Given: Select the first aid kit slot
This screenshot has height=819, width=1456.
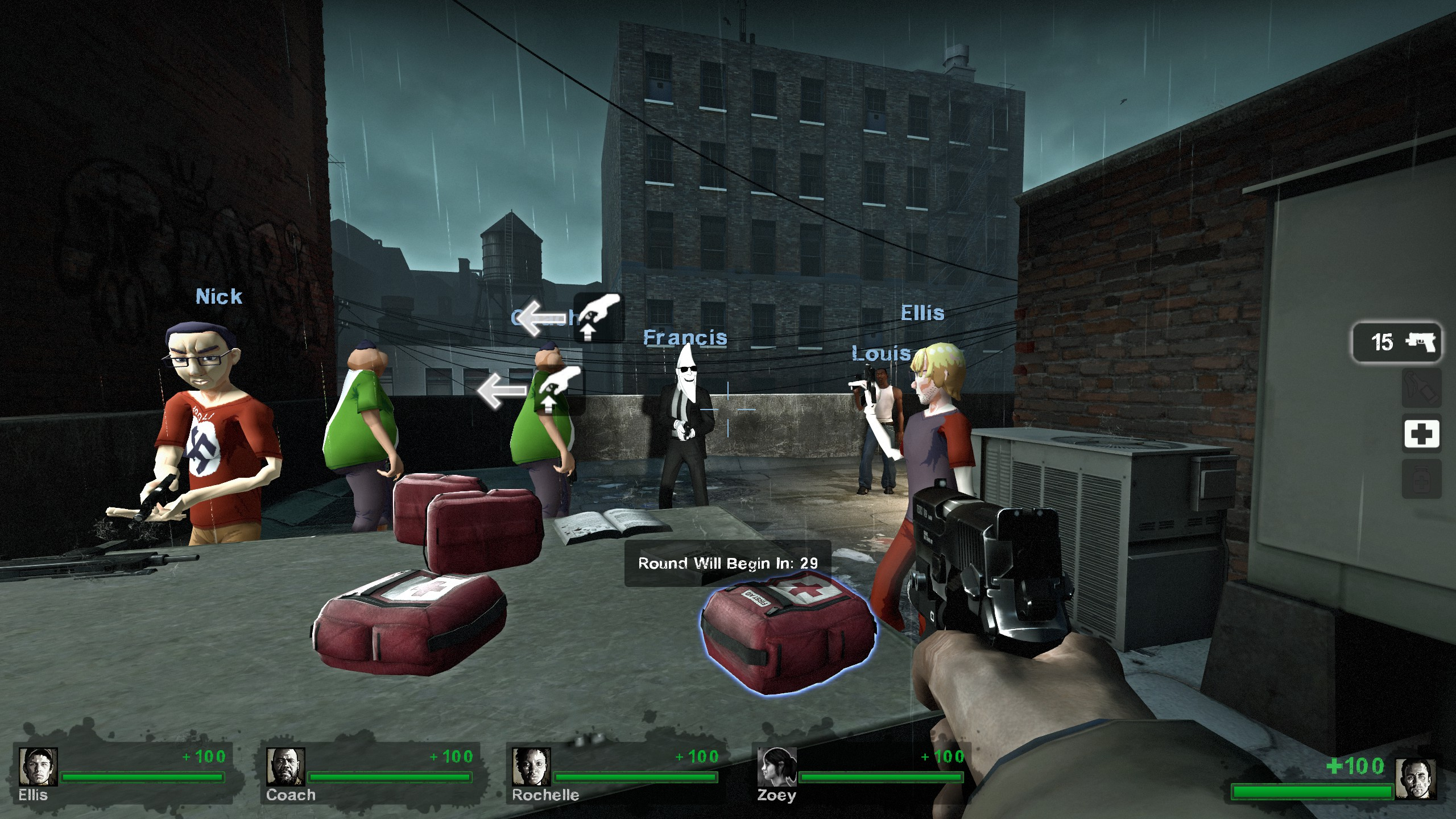Looking at the screenshot, I should click(x=1421, y=435).
